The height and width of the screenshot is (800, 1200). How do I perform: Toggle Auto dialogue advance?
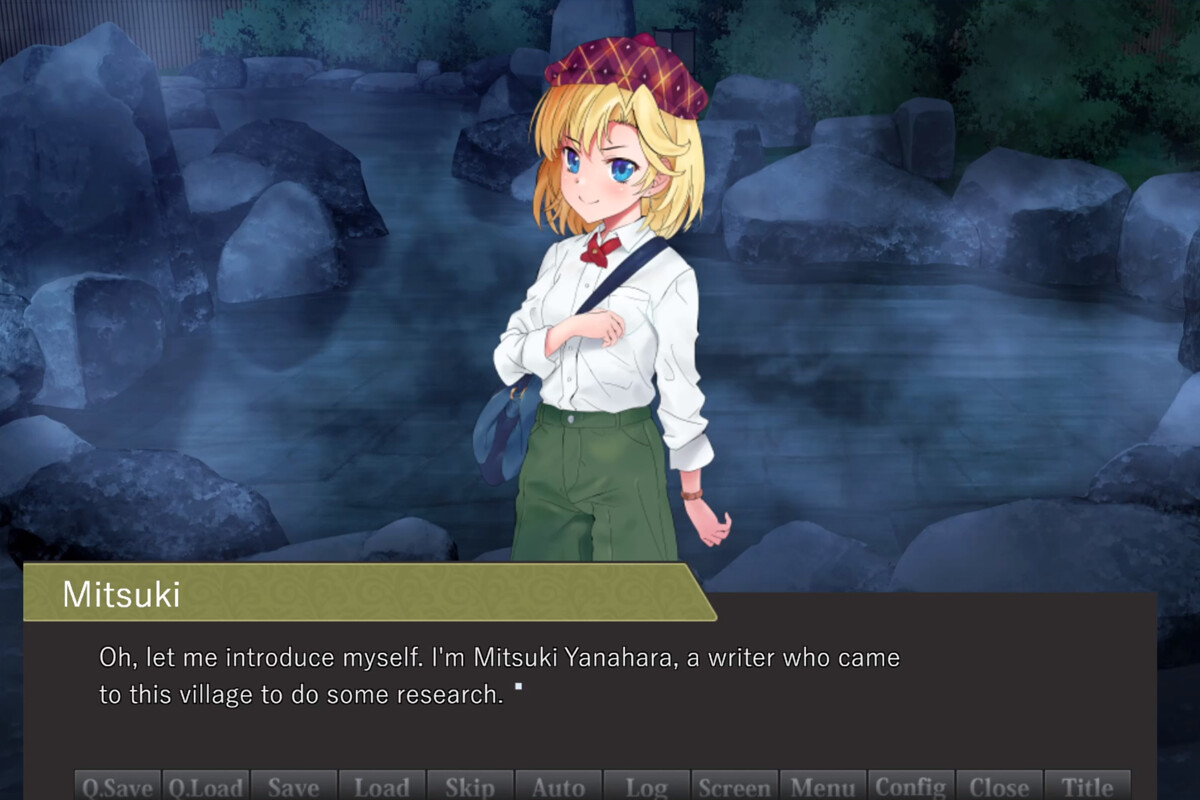point(558,786)
